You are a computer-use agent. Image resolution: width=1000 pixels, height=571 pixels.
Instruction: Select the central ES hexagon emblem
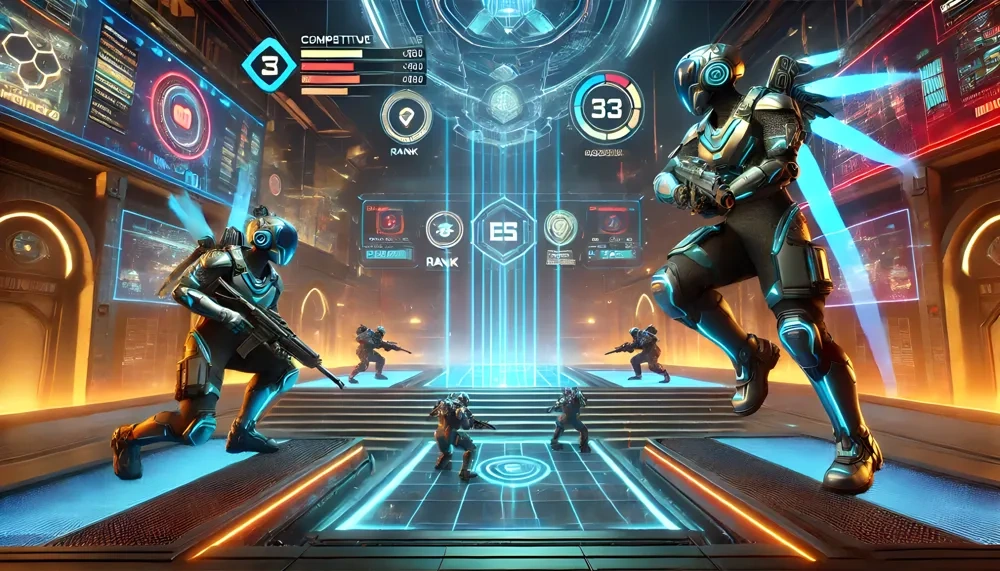pos(503,230)
